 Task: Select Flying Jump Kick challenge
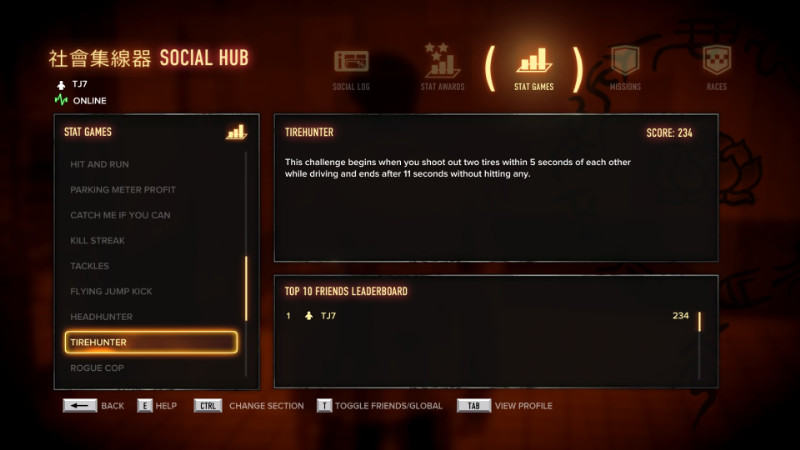(x=111, y=291)
